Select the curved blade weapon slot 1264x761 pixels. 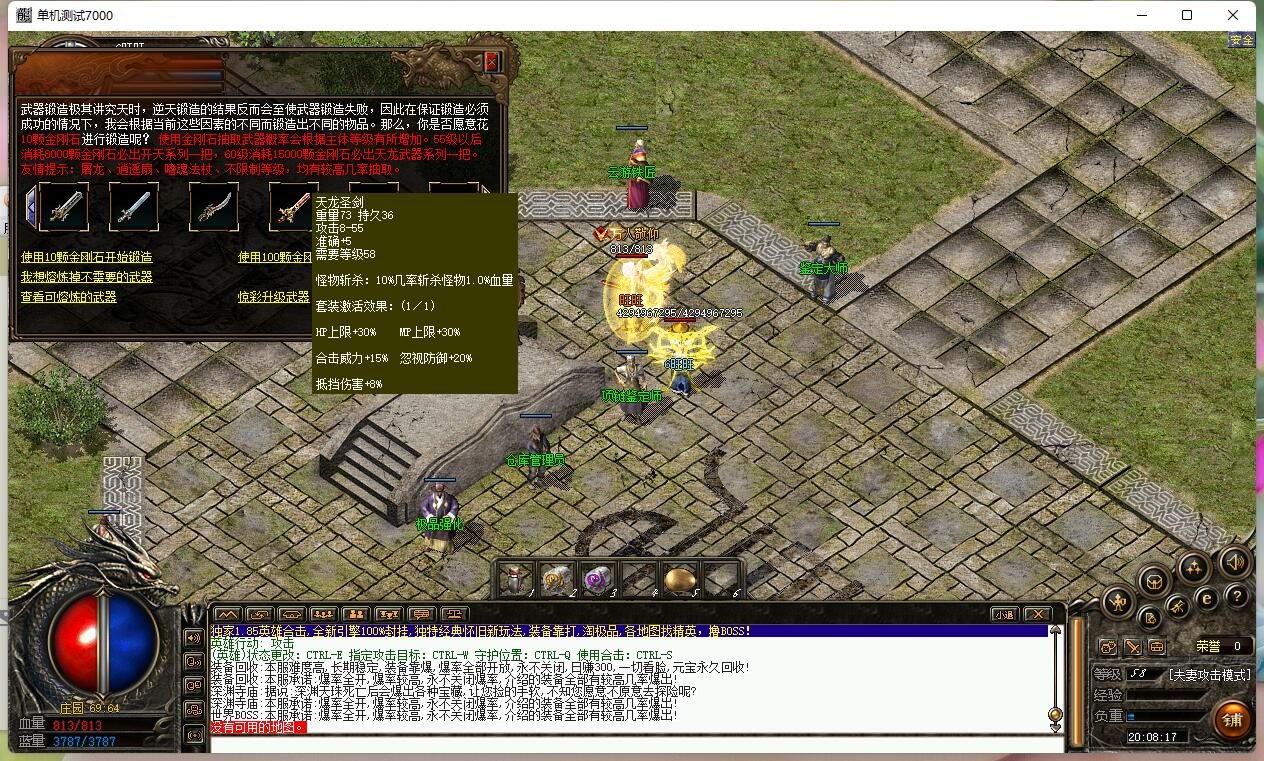tap(214, 207)
